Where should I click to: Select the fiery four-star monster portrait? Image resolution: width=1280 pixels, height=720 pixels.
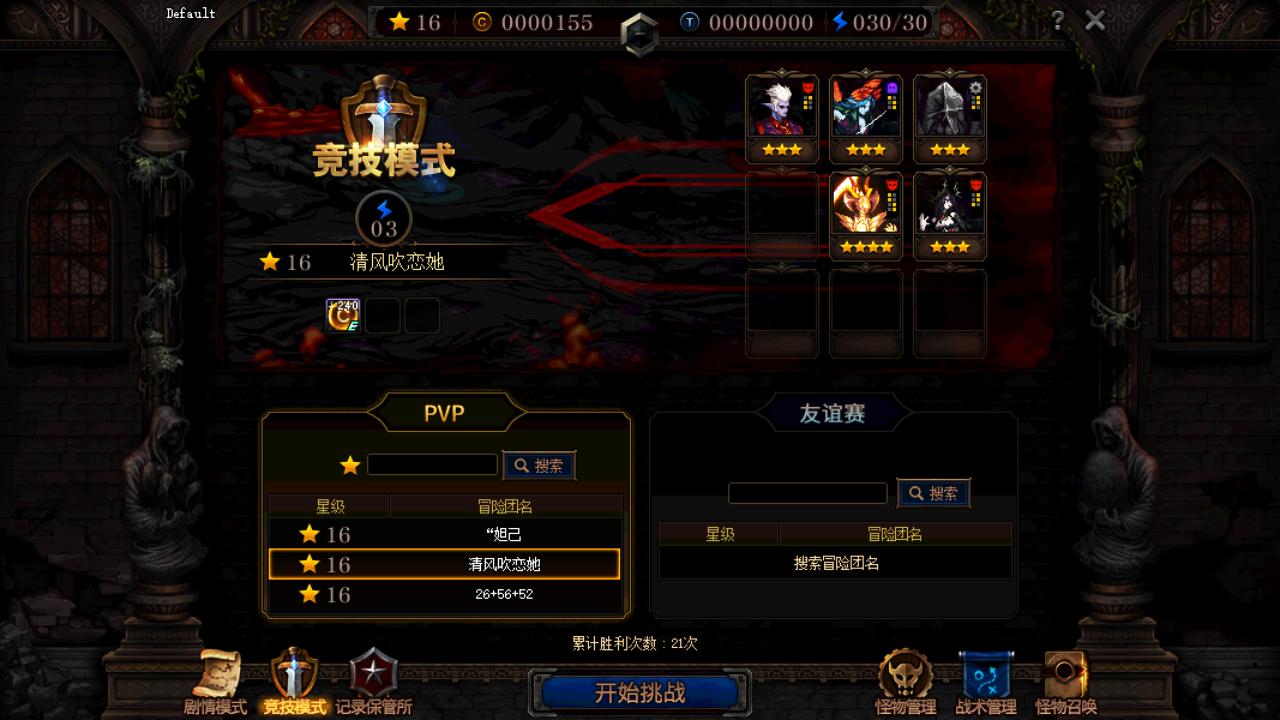866,206
